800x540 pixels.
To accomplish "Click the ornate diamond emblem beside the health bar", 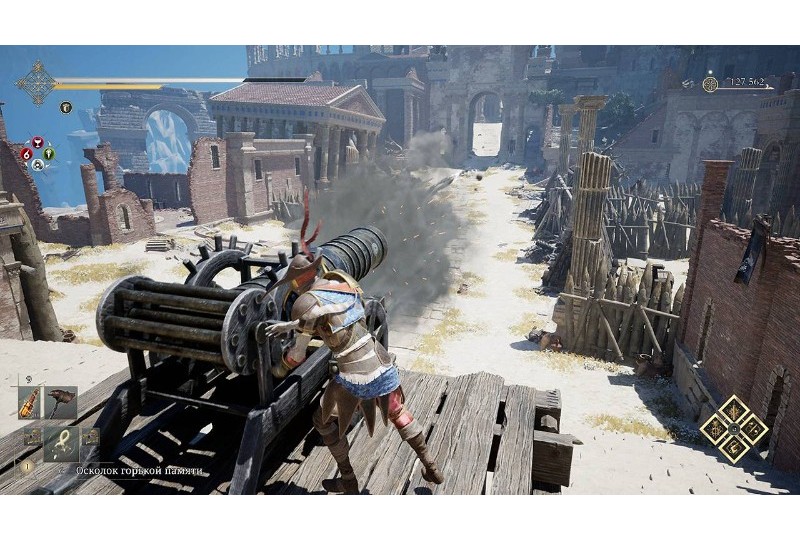I will (x=37, y=83).
